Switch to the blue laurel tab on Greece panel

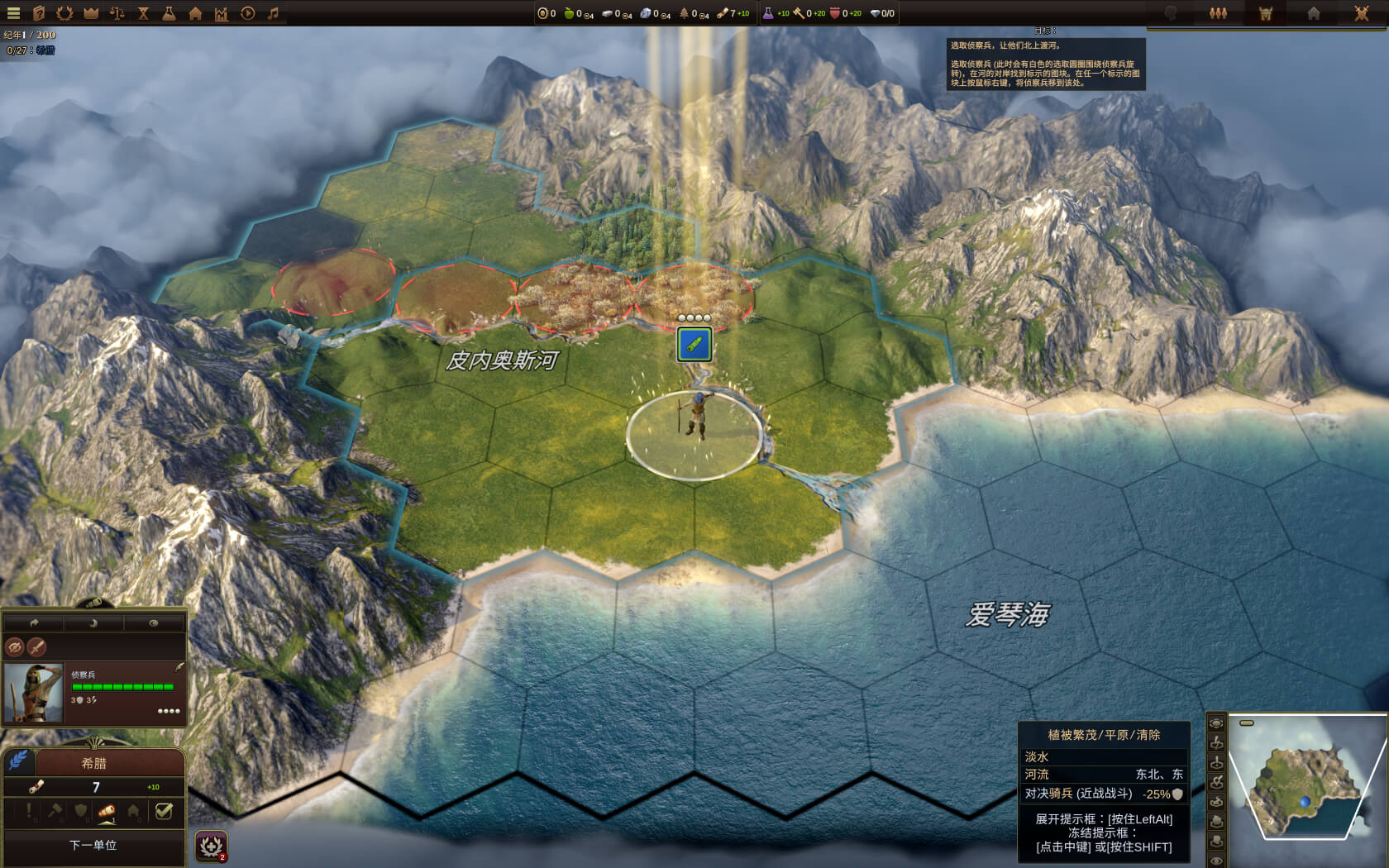18,762
